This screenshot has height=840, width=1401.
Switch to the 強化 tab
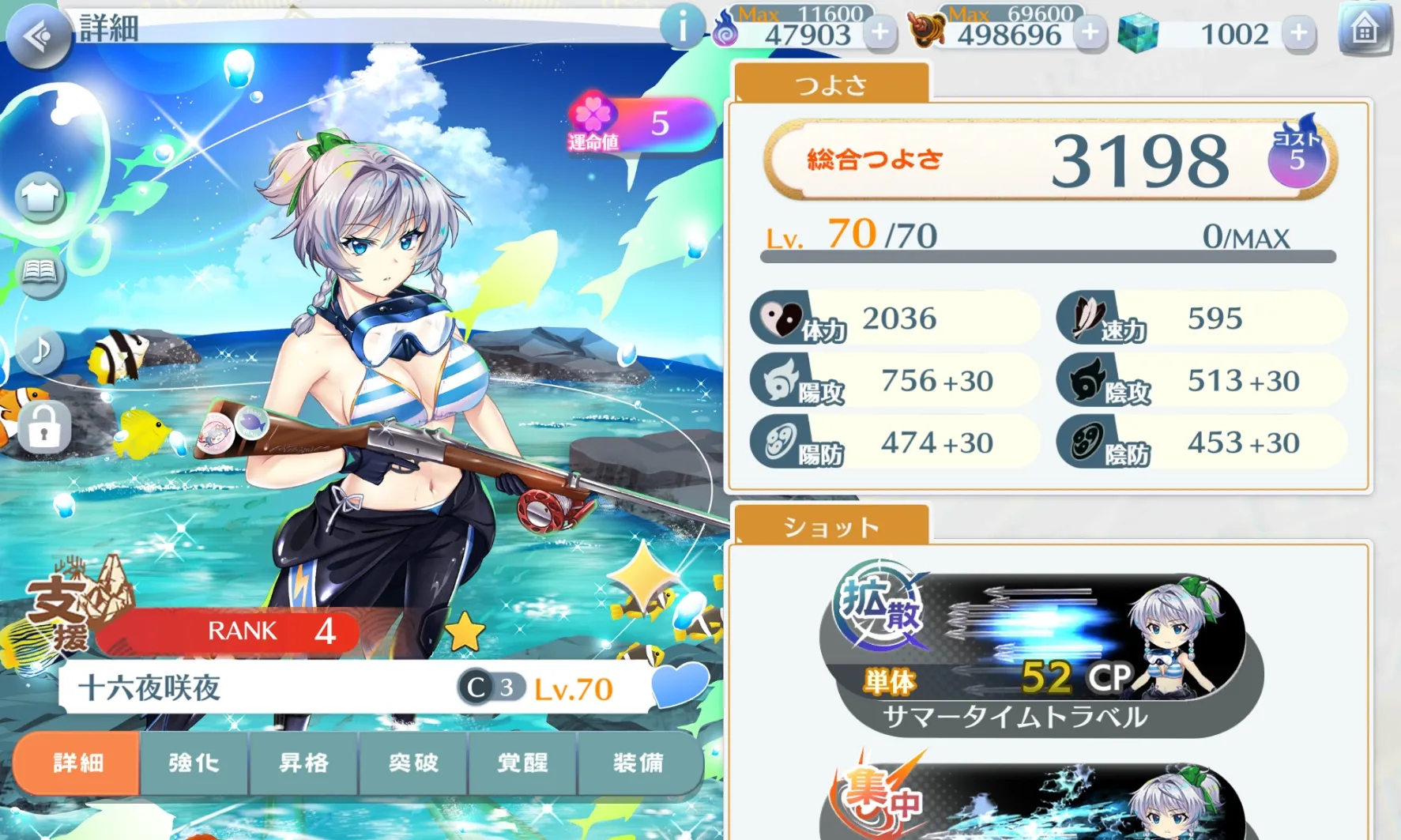[x=194, y=763]
